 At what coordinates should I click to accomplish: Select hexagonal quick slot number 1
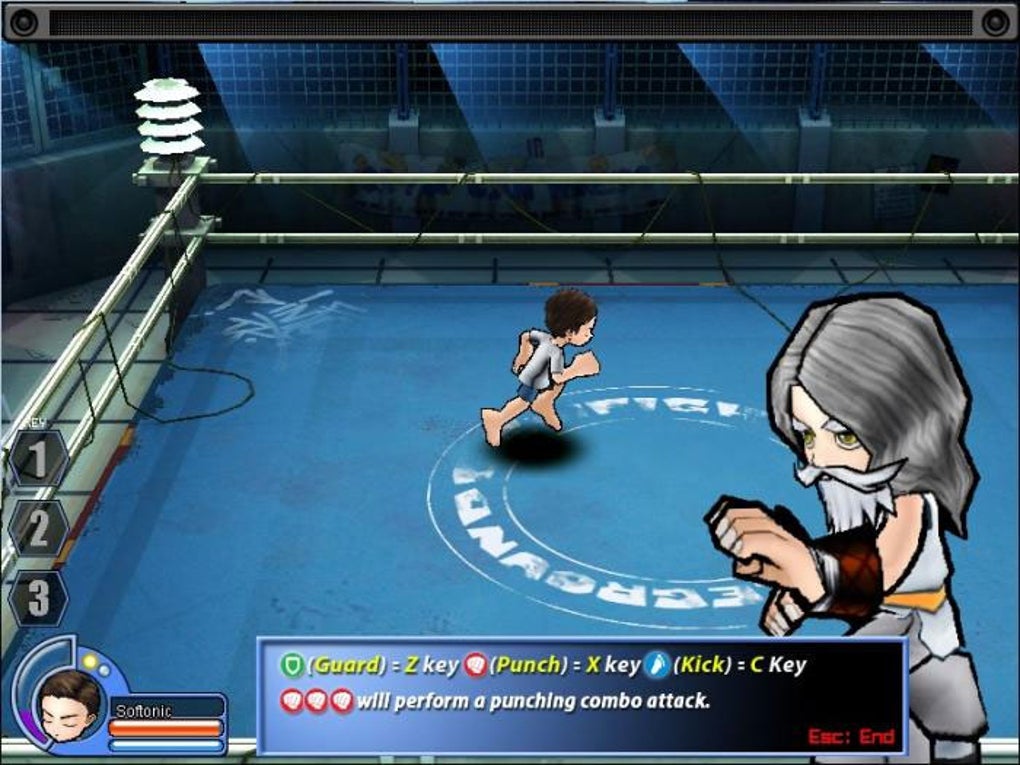[x=37, y=459]
